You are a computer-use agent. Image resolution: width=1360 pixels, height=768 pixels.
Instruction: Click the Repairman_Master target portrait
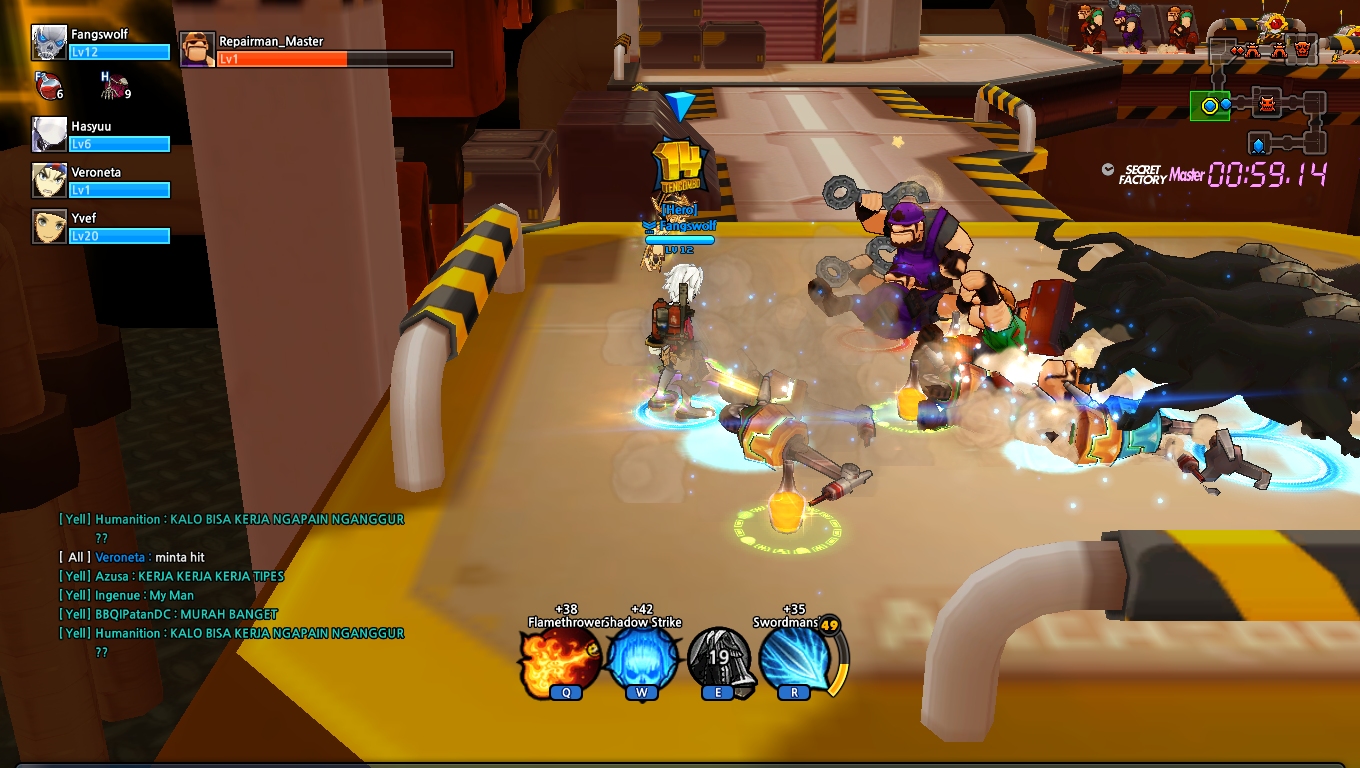tap(197, 49)
